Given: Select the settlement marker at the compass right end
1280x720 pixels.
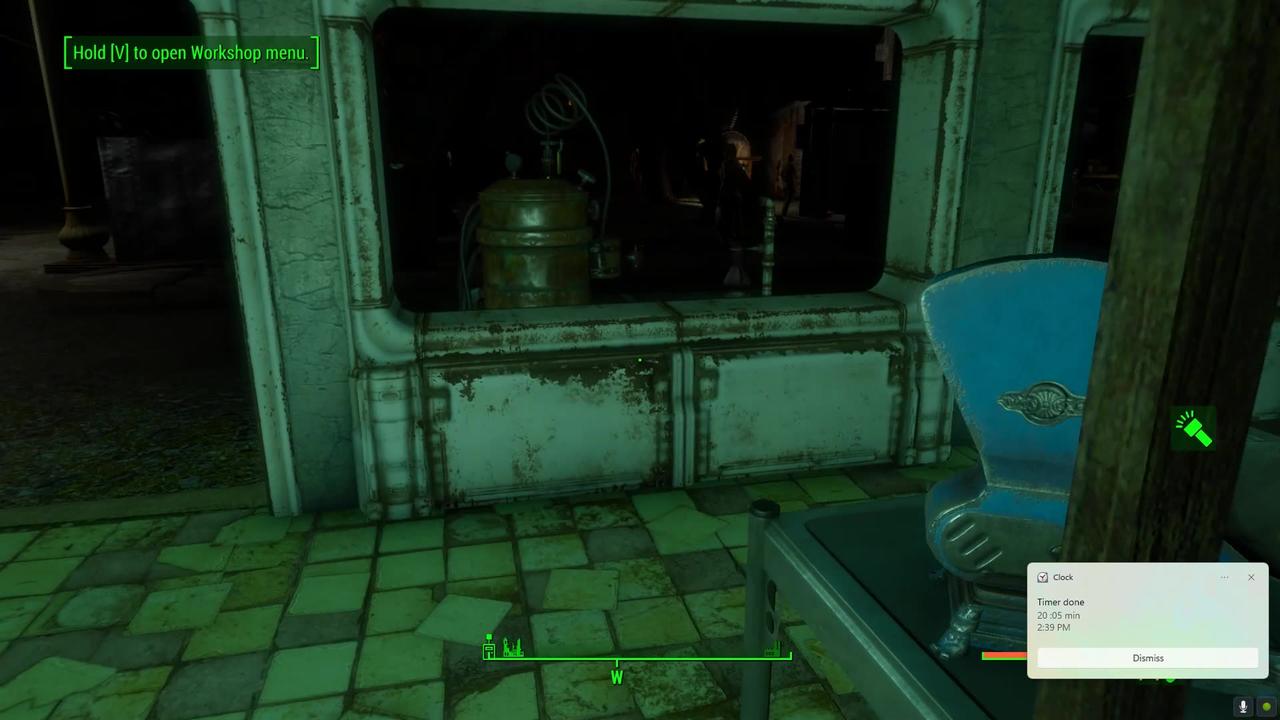Looking at the screenshot, I should pos(772,650).
